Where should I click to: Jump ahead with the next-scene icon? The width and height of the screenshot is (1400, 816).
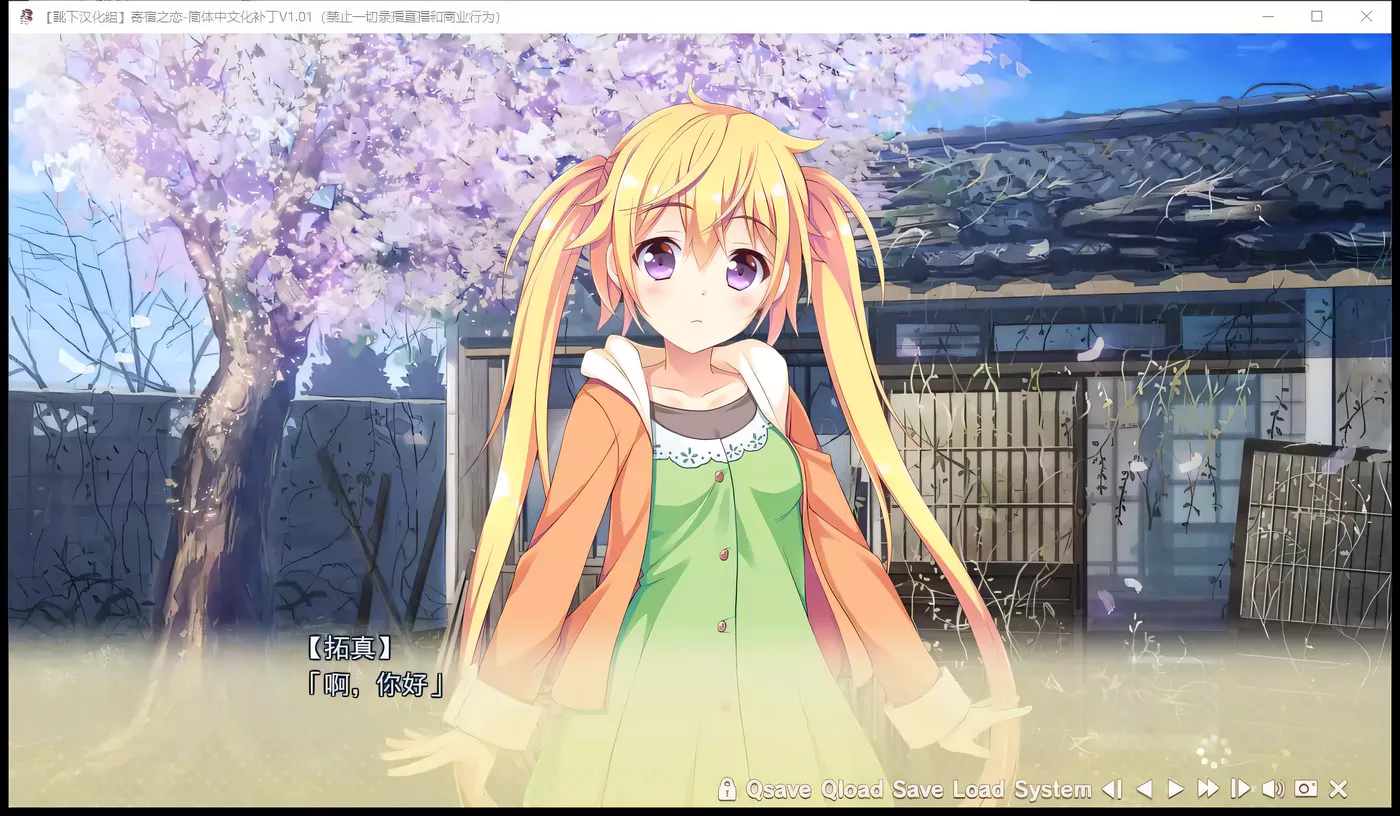[x=1240, y=789]
